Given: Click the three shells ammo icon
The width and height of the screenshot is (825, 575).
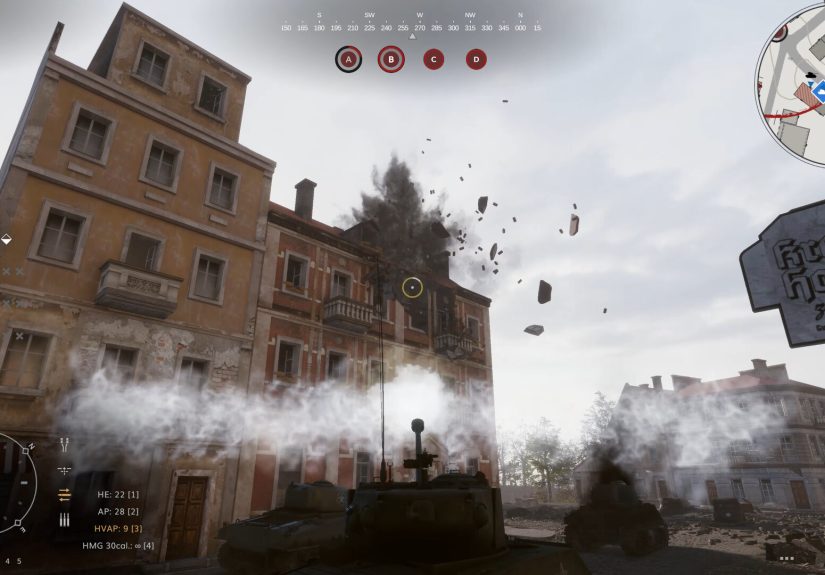Looking at the screenshot, I should pyautogui.click(x=65, y=521).
